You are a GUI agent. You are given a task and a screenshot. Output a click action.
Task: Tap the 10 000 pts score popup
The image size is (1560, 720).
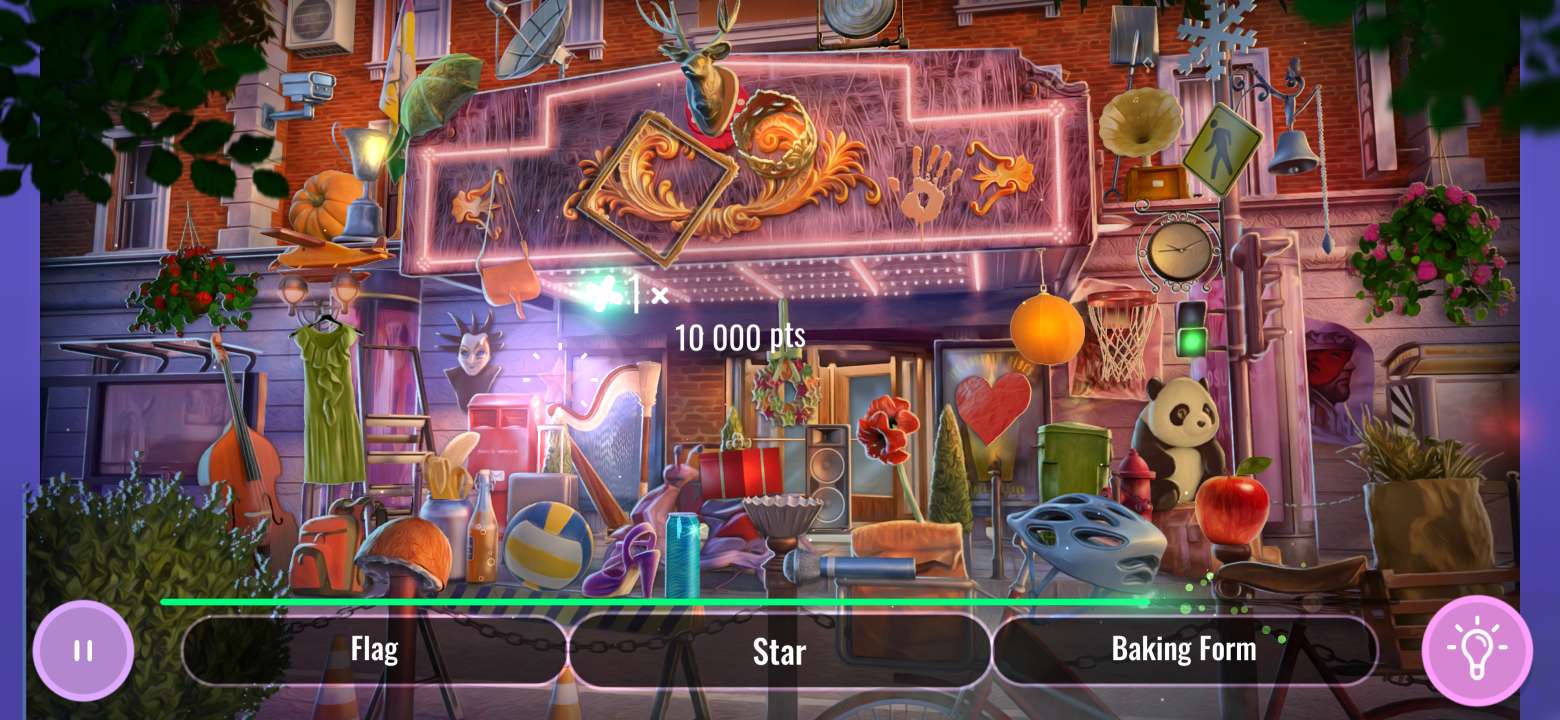click(740, 337)
